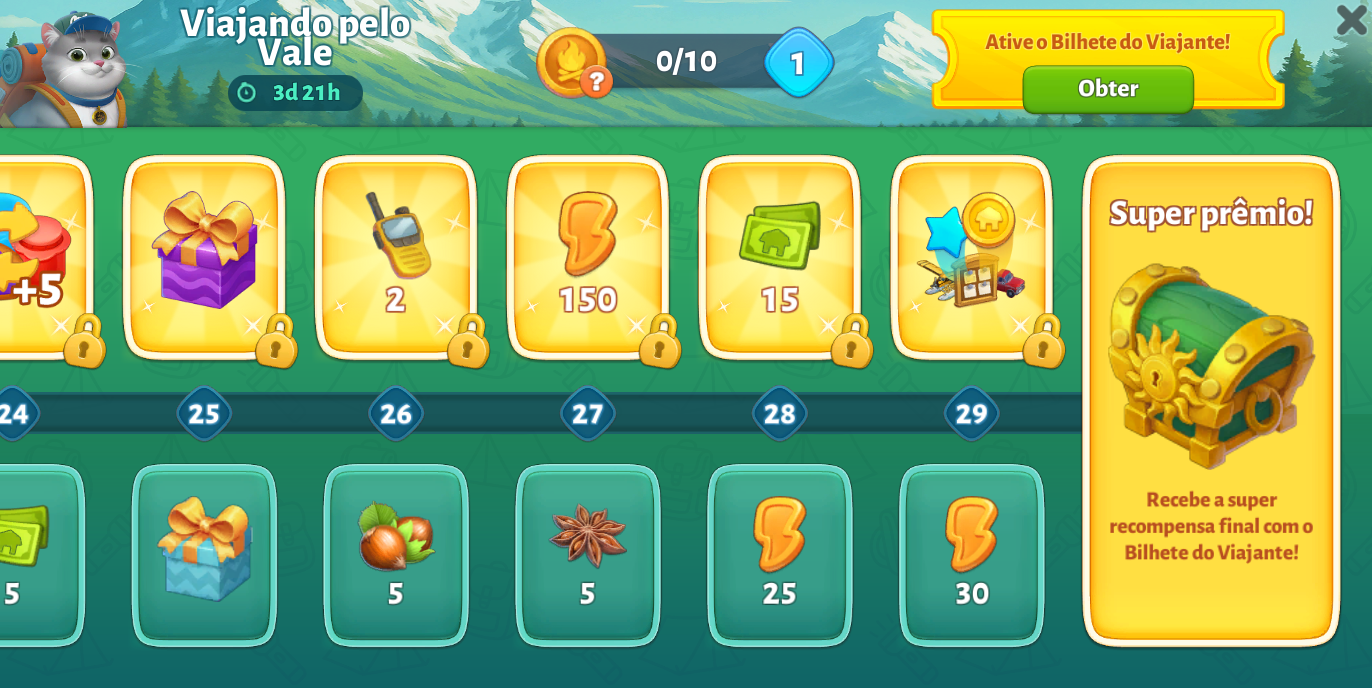
Task: Select the locked 15 cash reward
Action: click(780, 256)
